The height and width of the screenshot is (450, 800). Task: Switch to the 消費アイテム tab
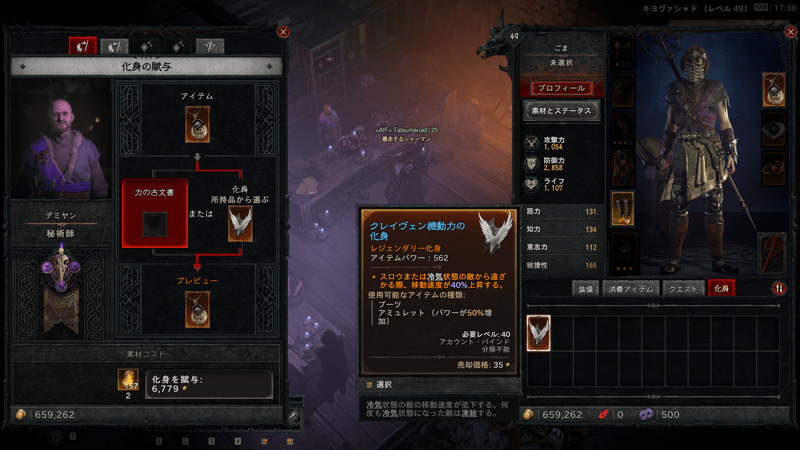click(x=632, y=288)
